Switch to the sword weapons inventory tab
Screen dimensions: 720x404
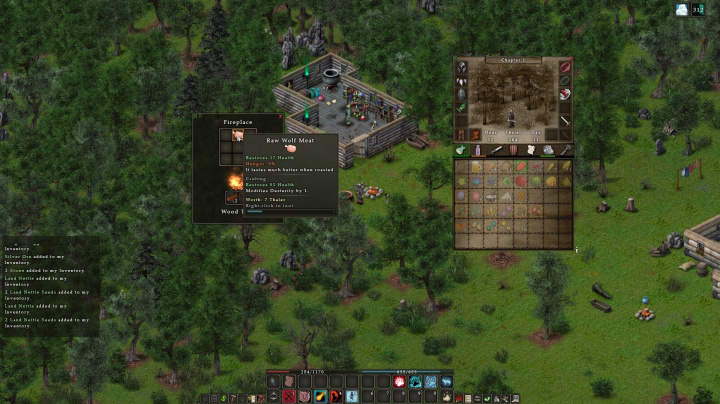click(496, 150)
